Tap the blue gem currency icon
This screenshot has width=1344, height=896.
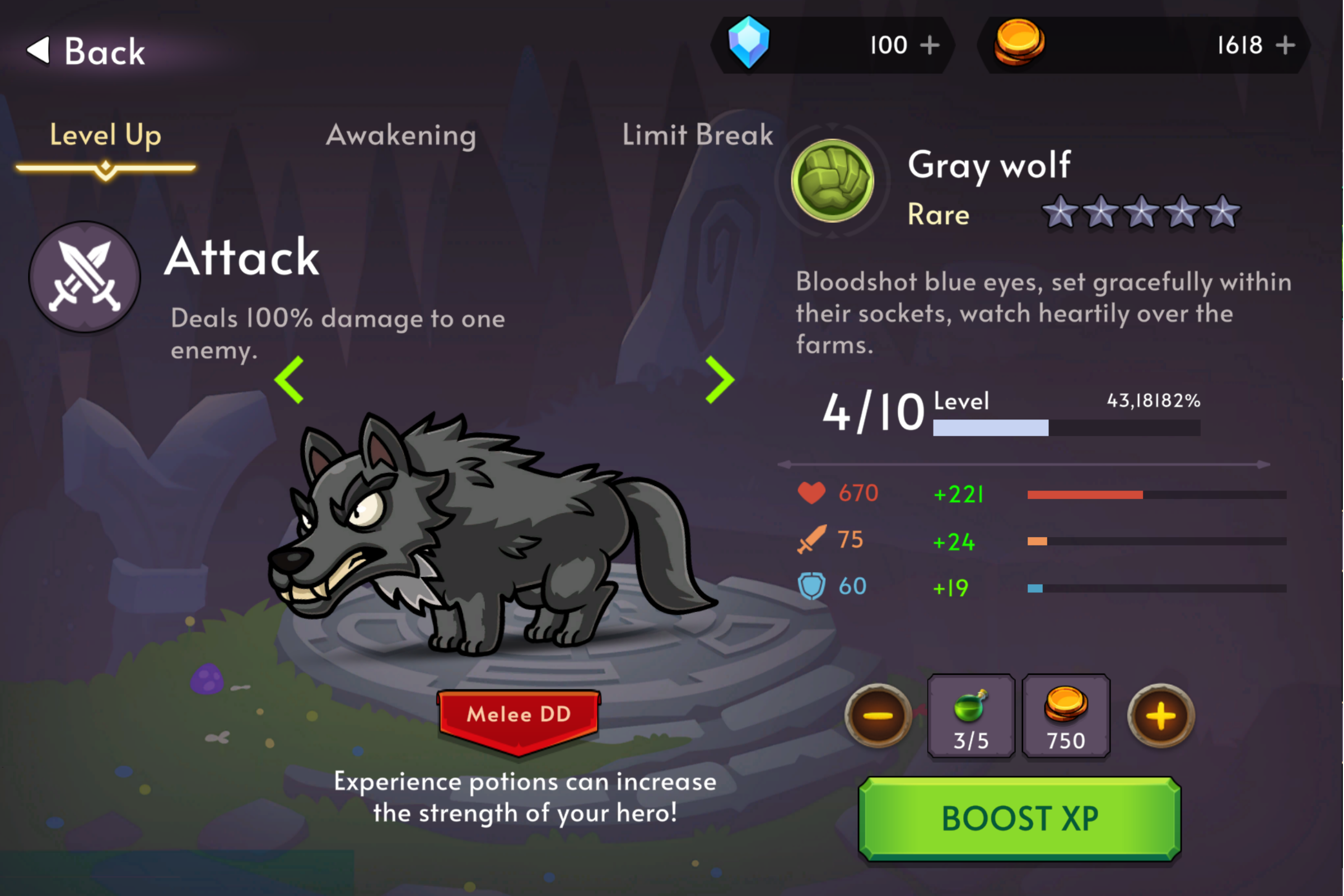coord(749,43)
